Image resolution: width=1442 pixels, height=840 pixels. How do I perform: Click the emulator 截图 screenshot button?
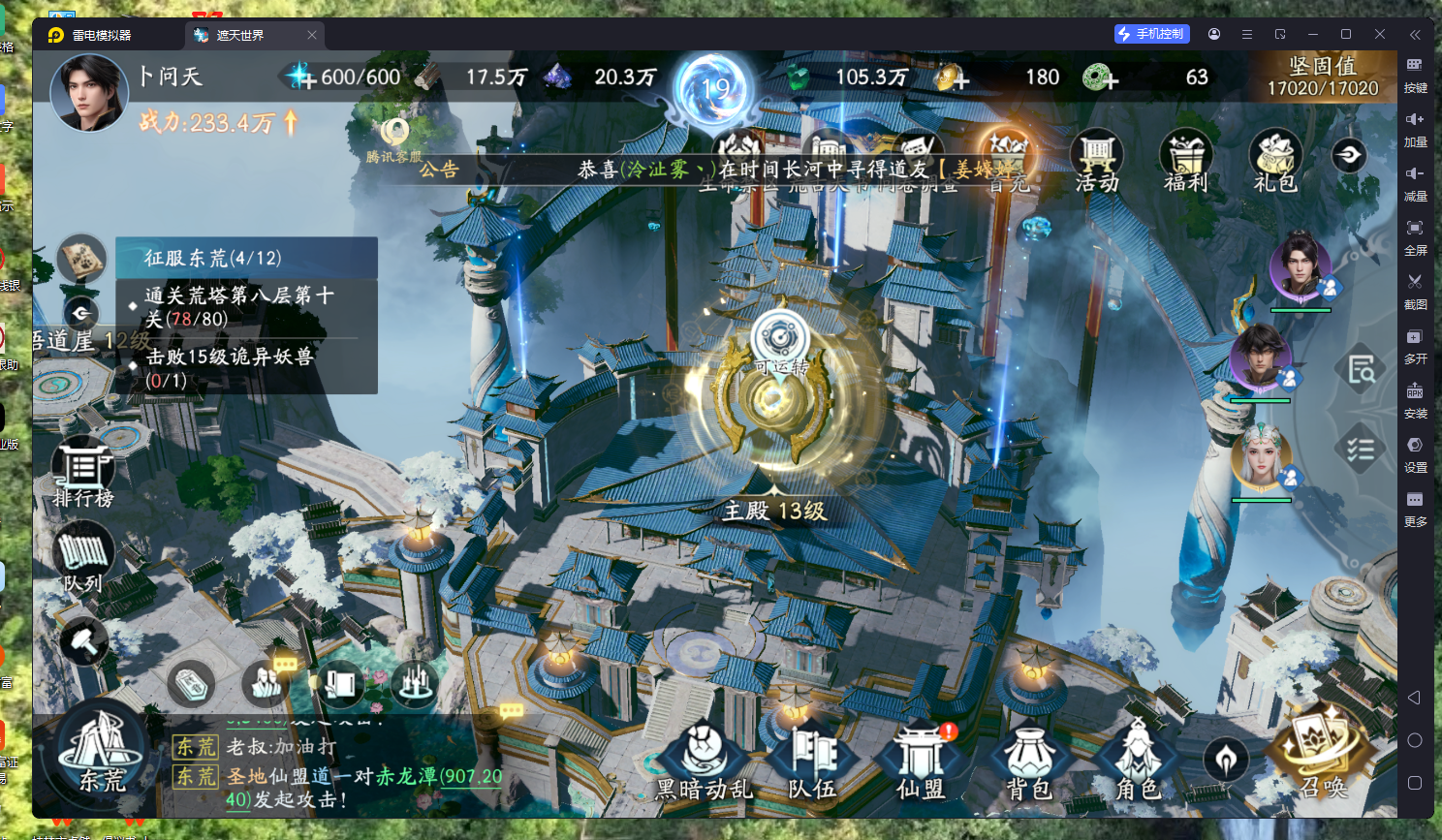pyautogui.click(x=1415, y=289)
